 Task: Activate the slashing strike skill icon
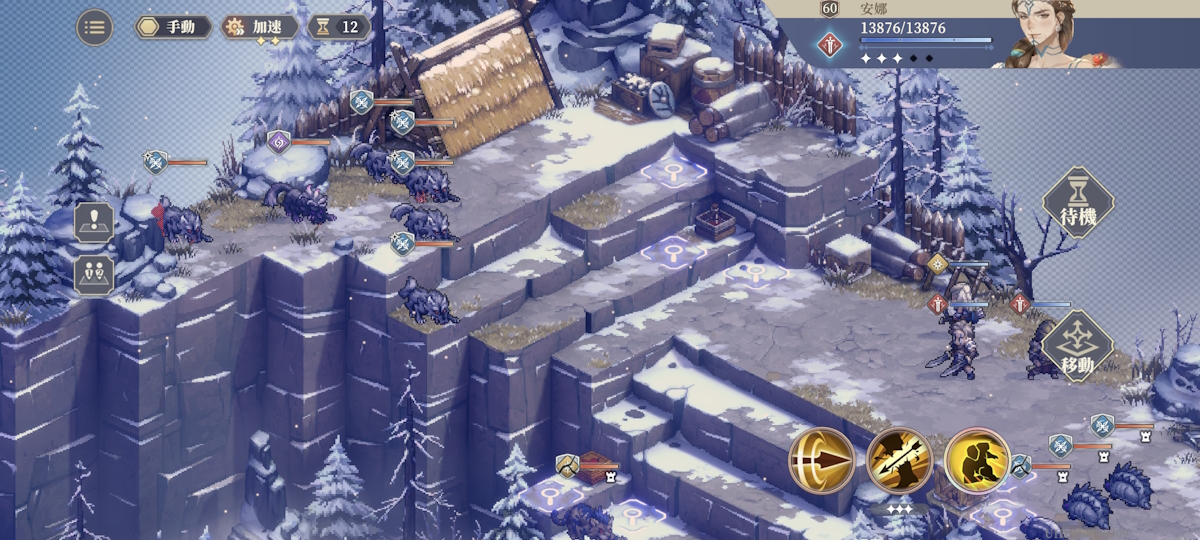coord(899,461)
